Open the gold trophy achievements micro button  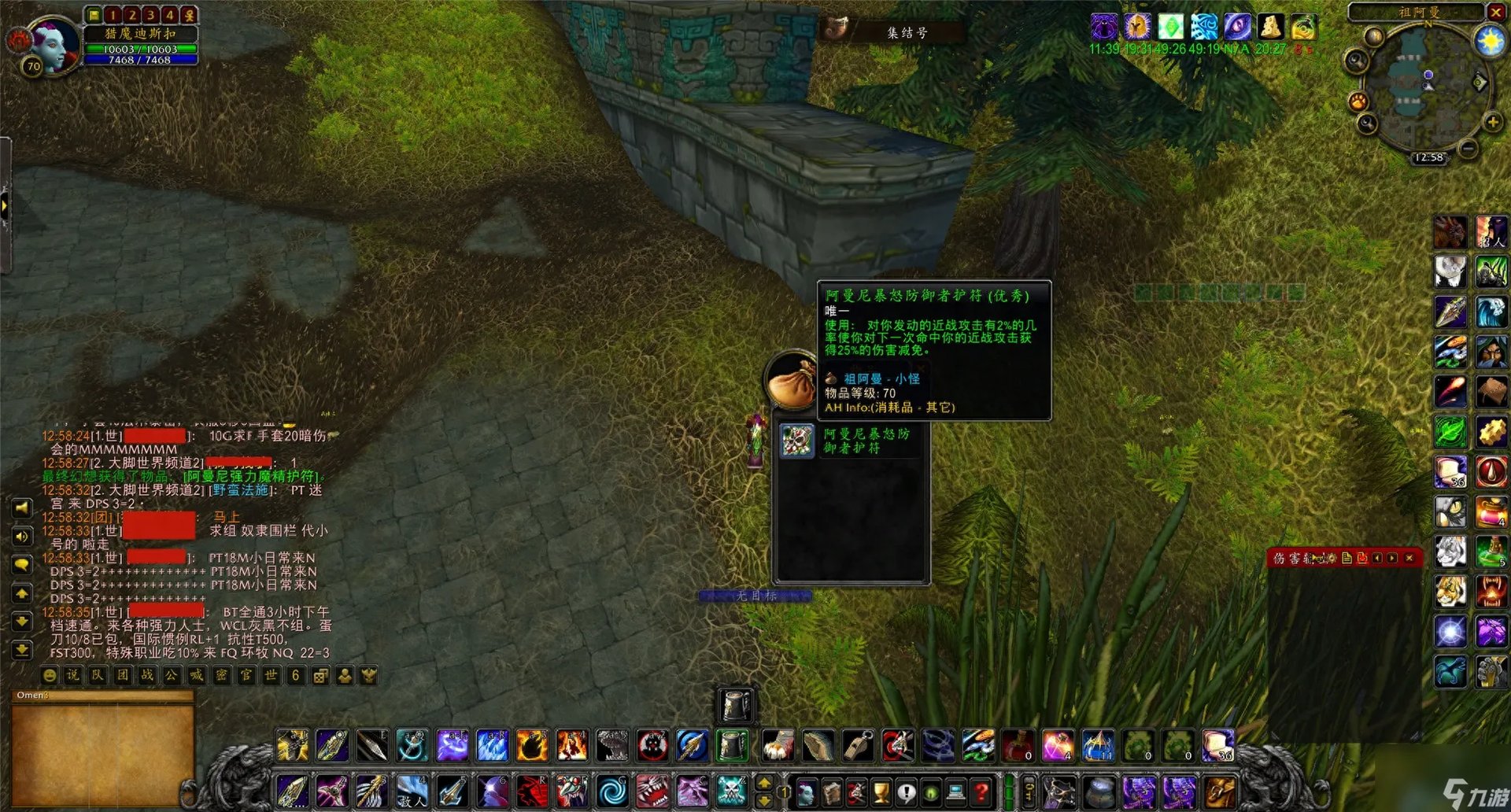tap(881, 792)
